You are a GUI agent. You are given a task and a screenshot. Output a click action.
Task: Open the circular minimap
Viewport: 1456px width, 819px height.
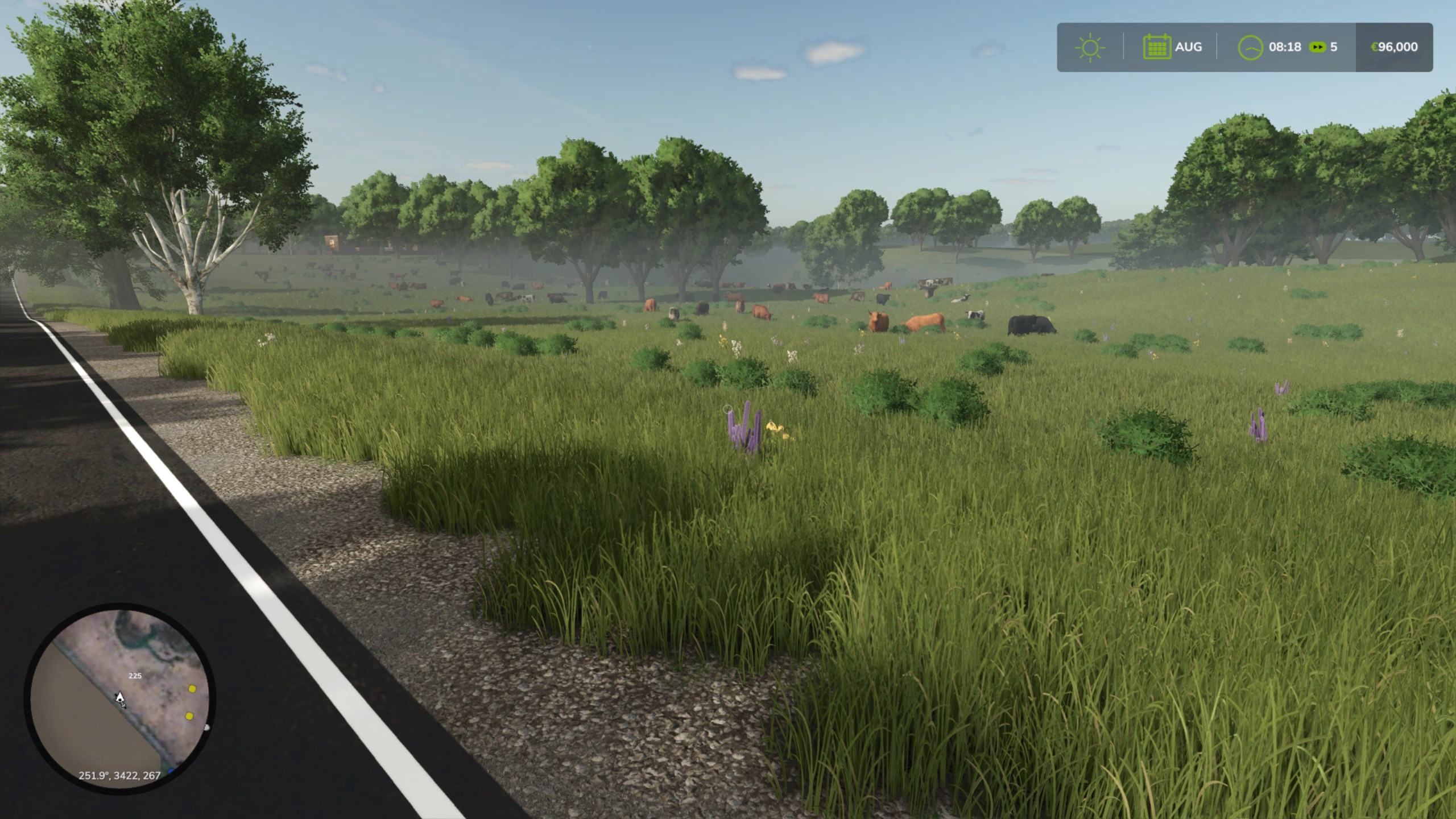pyautogui.click(x=119, y=698)
